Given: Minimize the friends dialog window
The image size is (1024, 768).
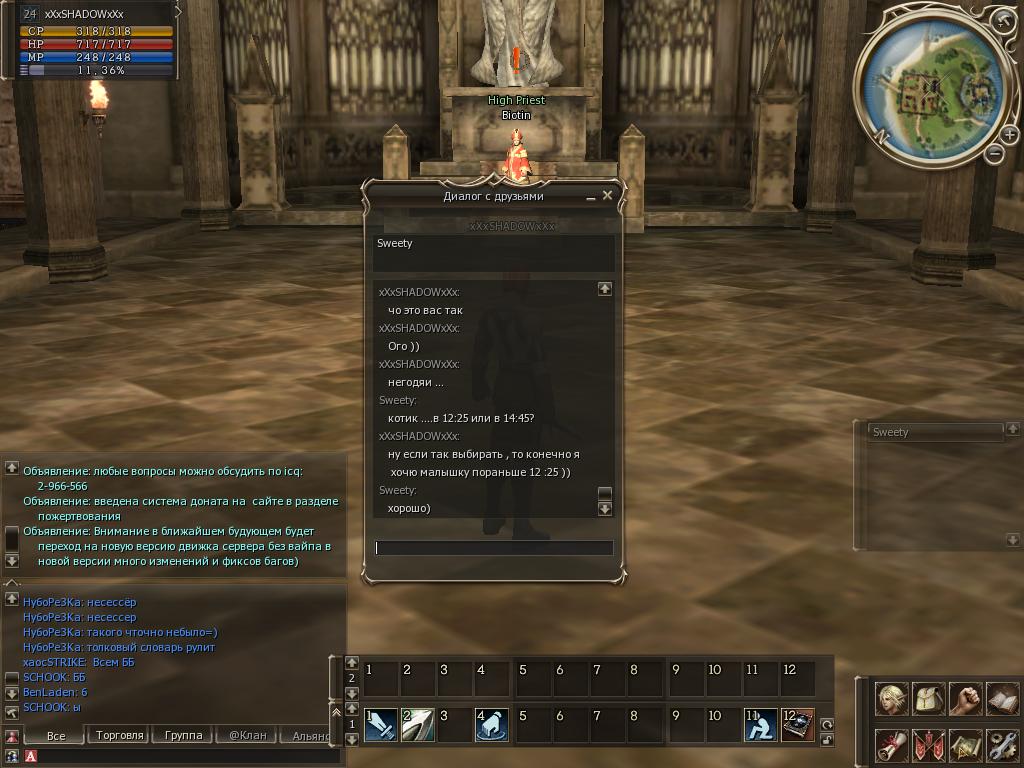Looking at the screenshot, I should [591, 198].
